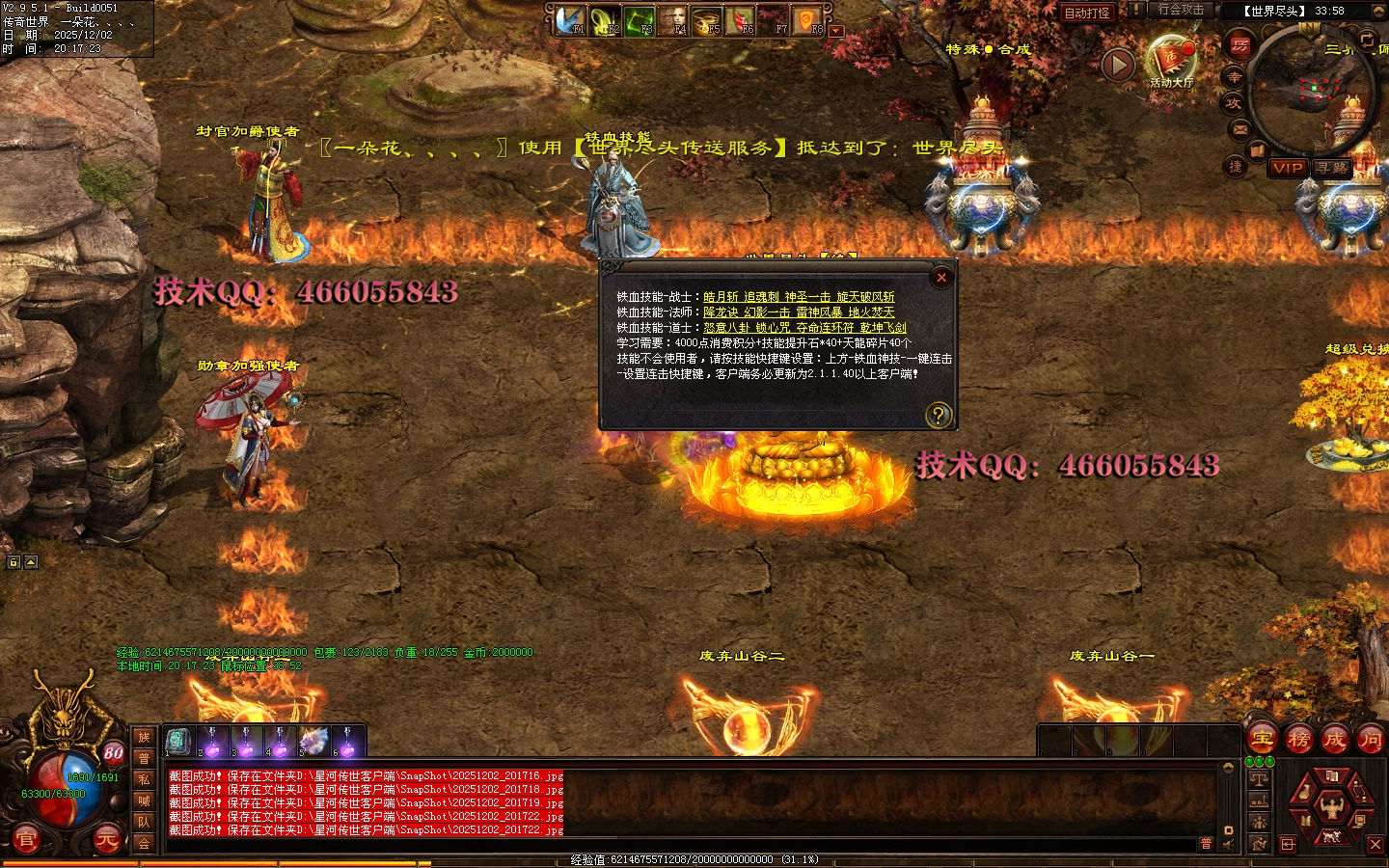This screenshot has height=868, width=1389.
Task: Open the character panel muscular figure icon
Action: tap(1331, 803)
